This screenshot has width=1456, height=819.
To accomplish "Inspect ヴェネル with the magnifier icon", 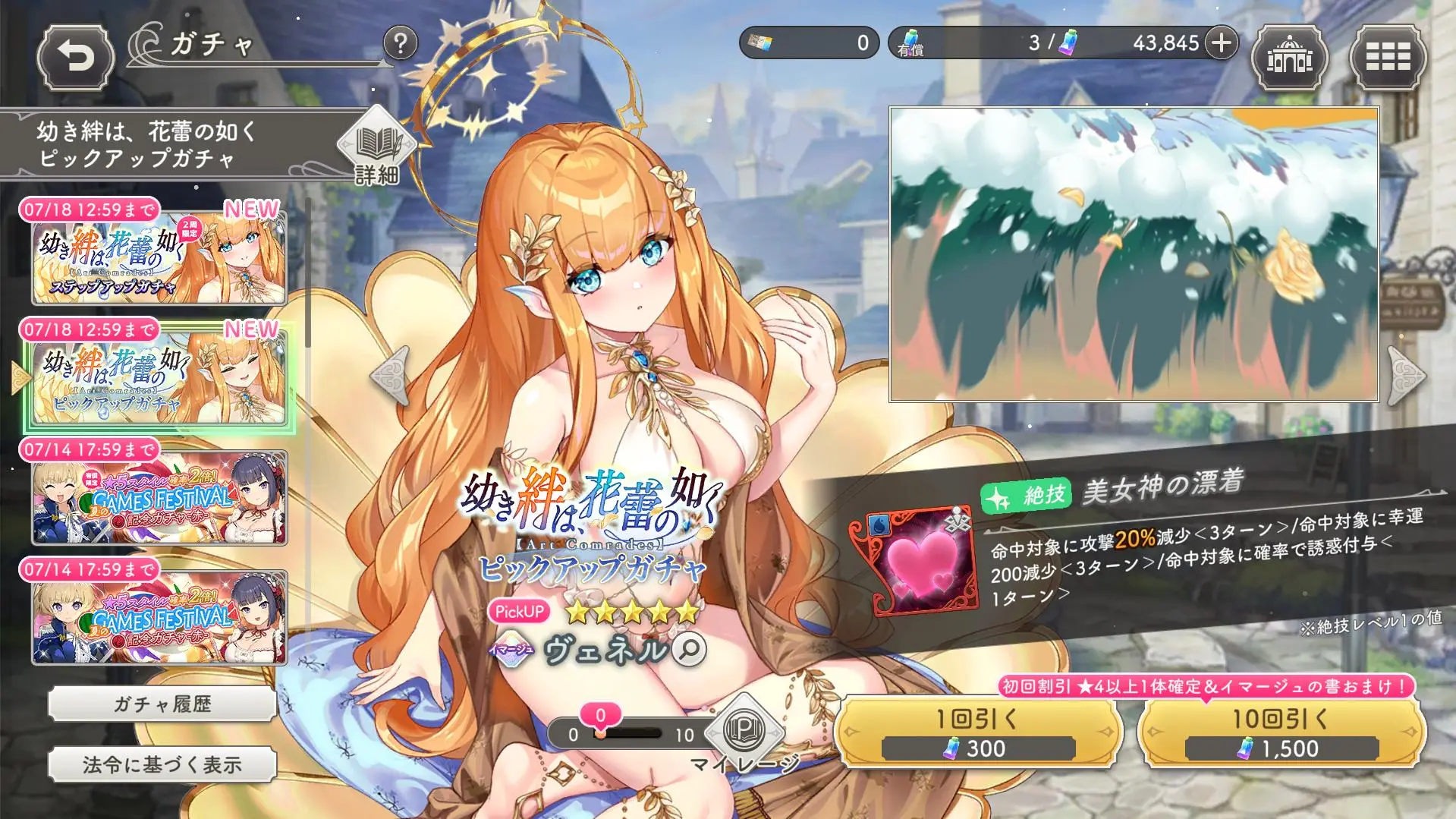I will [x=690, y=650].
